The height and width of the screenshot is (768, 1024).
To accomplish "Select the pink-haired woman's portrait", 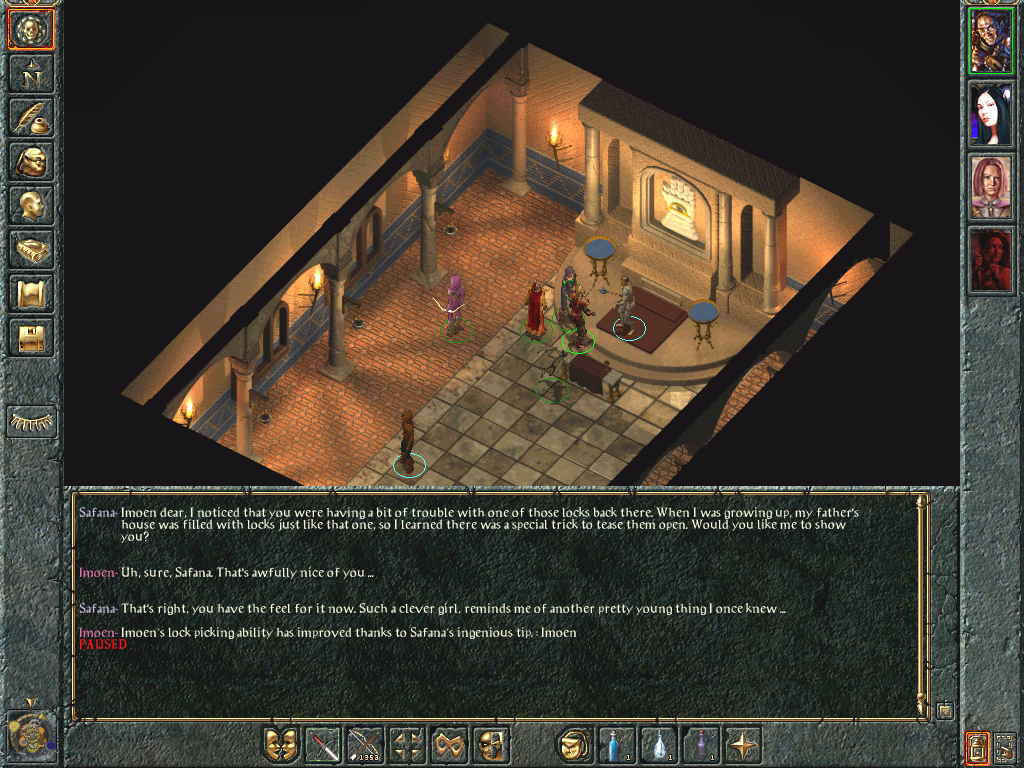I will (x=991, y=187).
